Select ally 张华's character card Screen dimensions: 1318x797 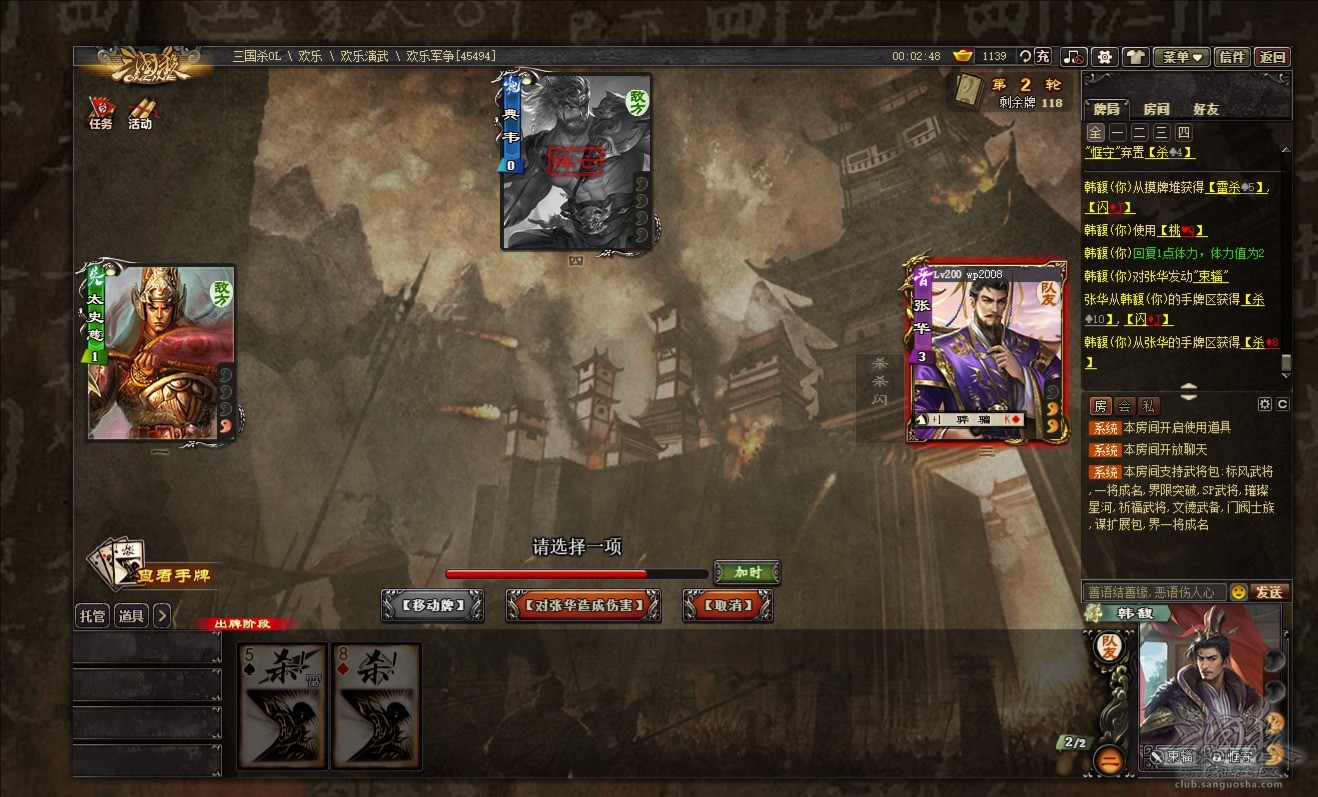coord(986,350)
